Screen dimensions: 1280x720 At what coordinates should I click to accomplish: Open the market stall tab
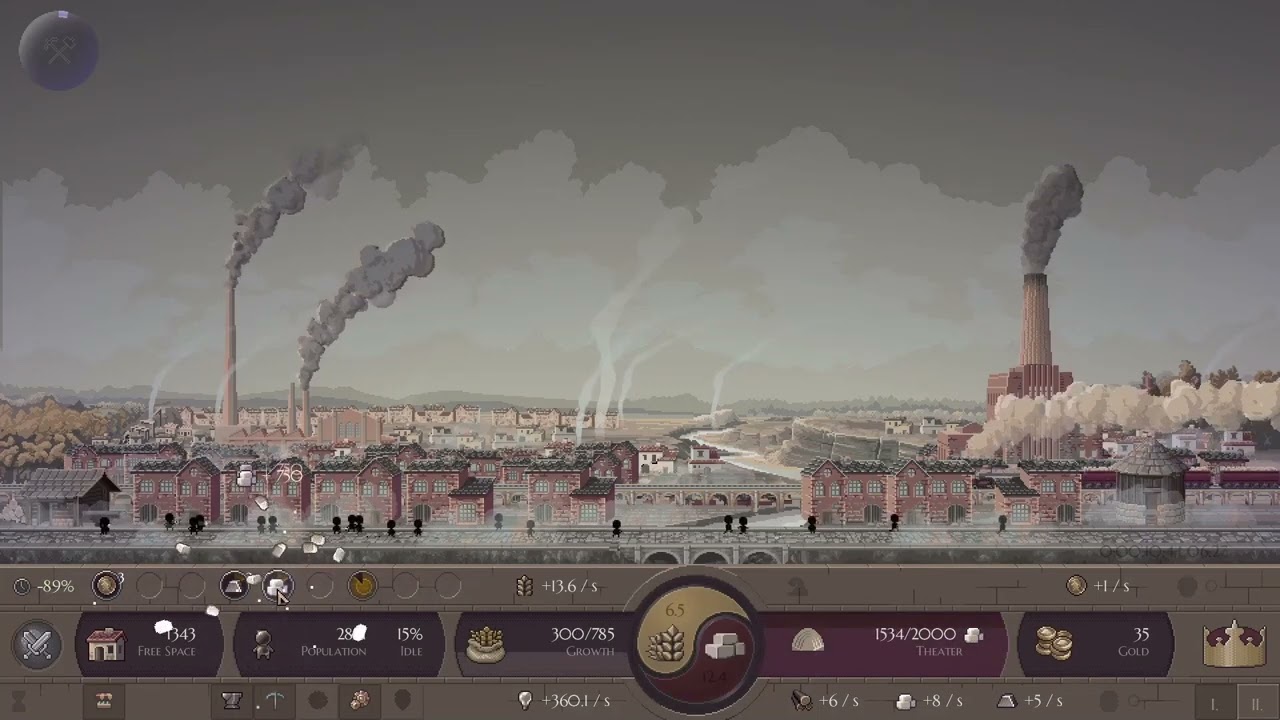103,701
